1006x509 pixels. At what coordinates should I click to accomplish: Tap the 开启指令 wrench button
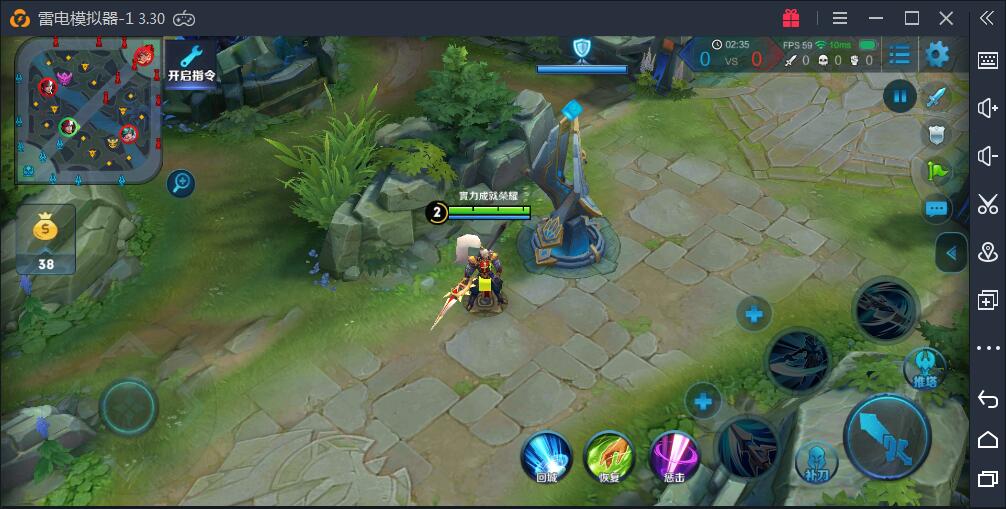click(x=191, y=62)
